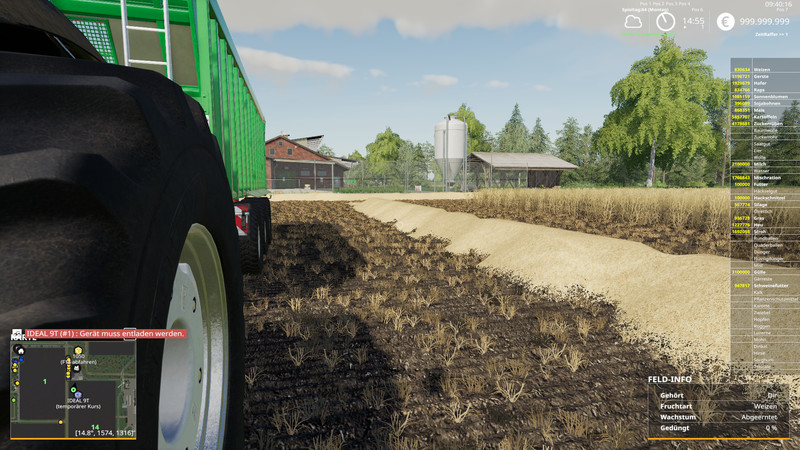Select the Kartoffeln row in the storage list
800x450 pixels.
[764, 117]
